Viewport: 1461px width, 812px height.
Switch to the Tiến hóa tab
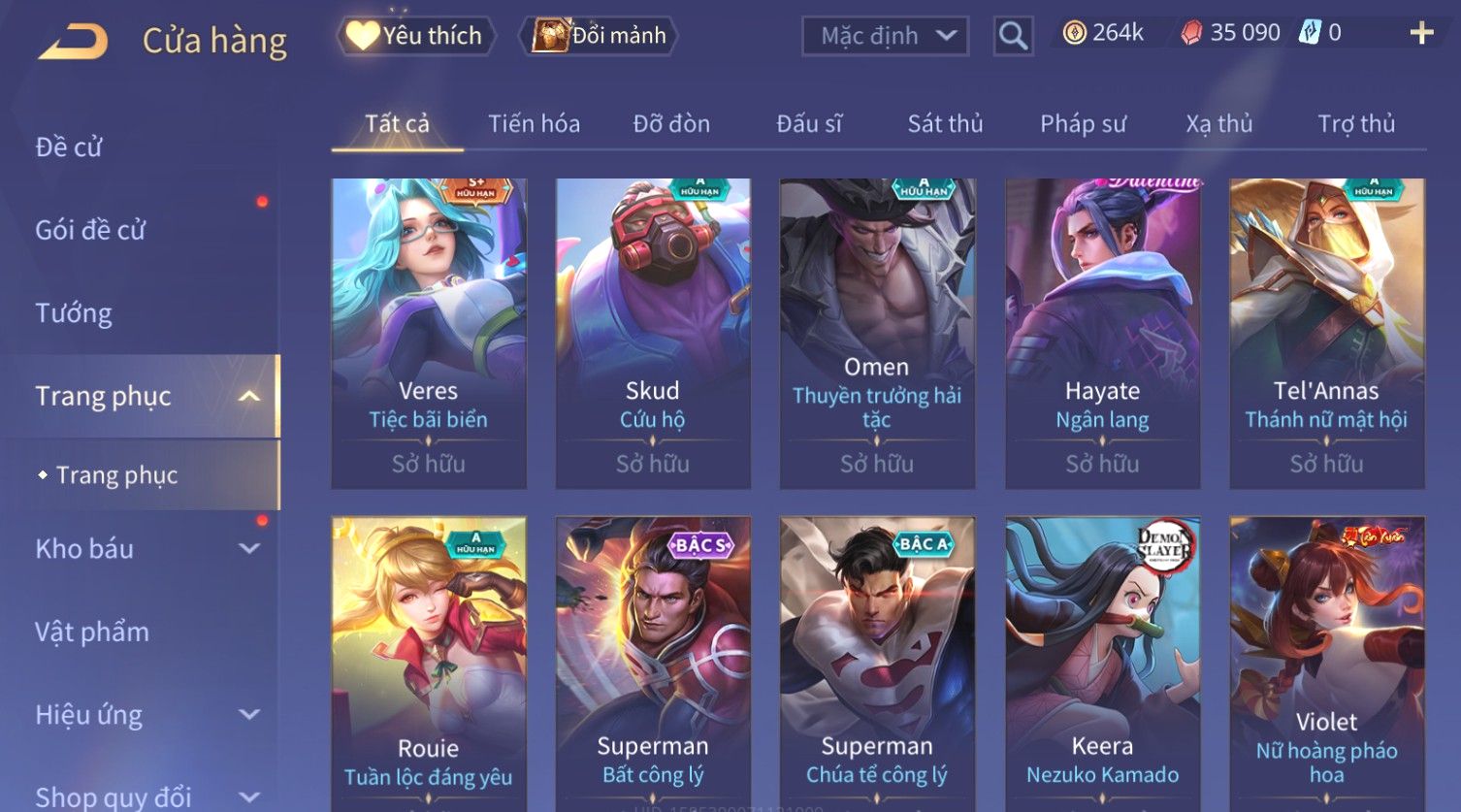[x=534, y=124]
